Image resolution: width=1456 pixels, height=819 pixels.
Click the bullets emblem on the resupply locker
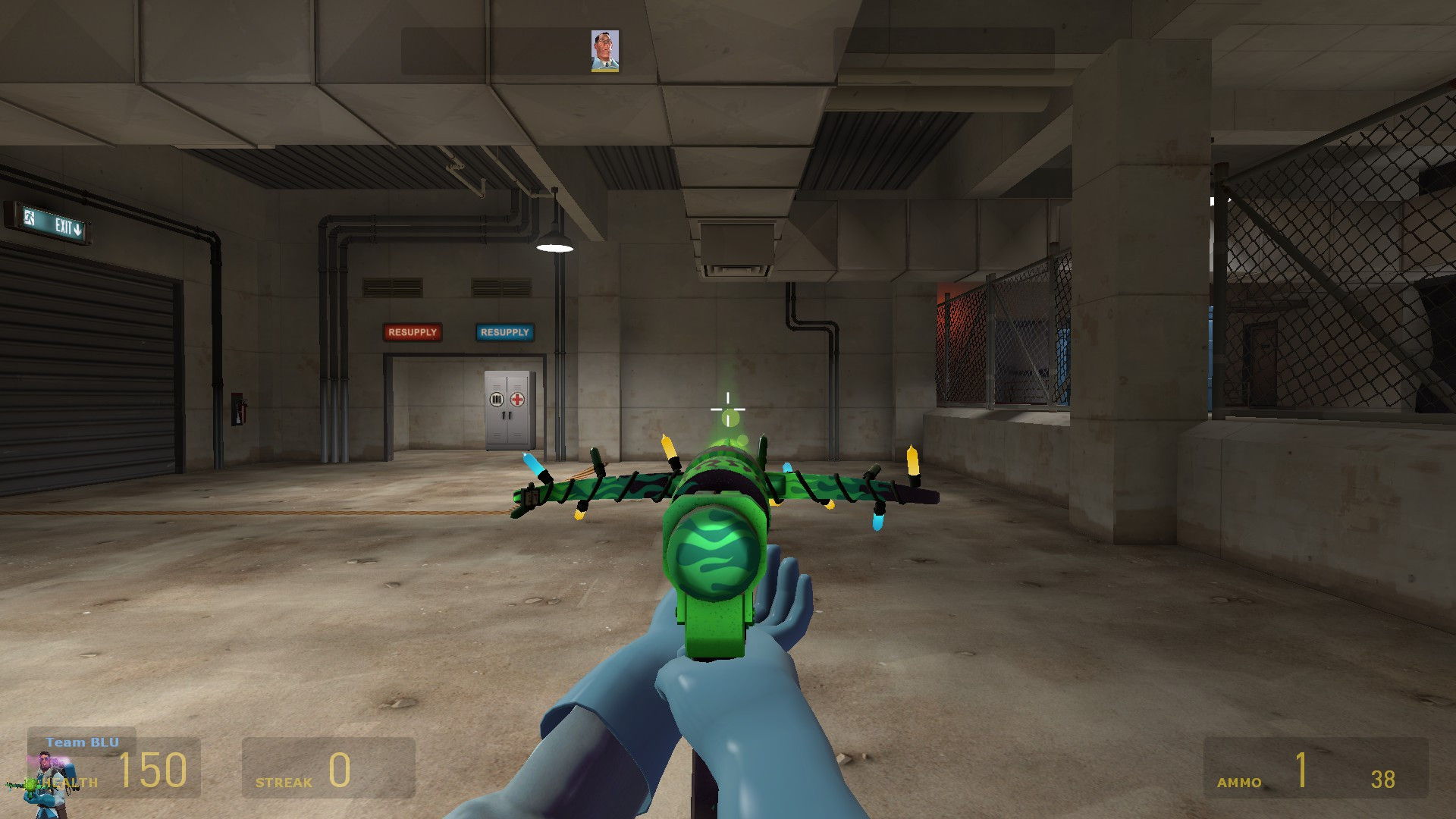pos(497,400)
